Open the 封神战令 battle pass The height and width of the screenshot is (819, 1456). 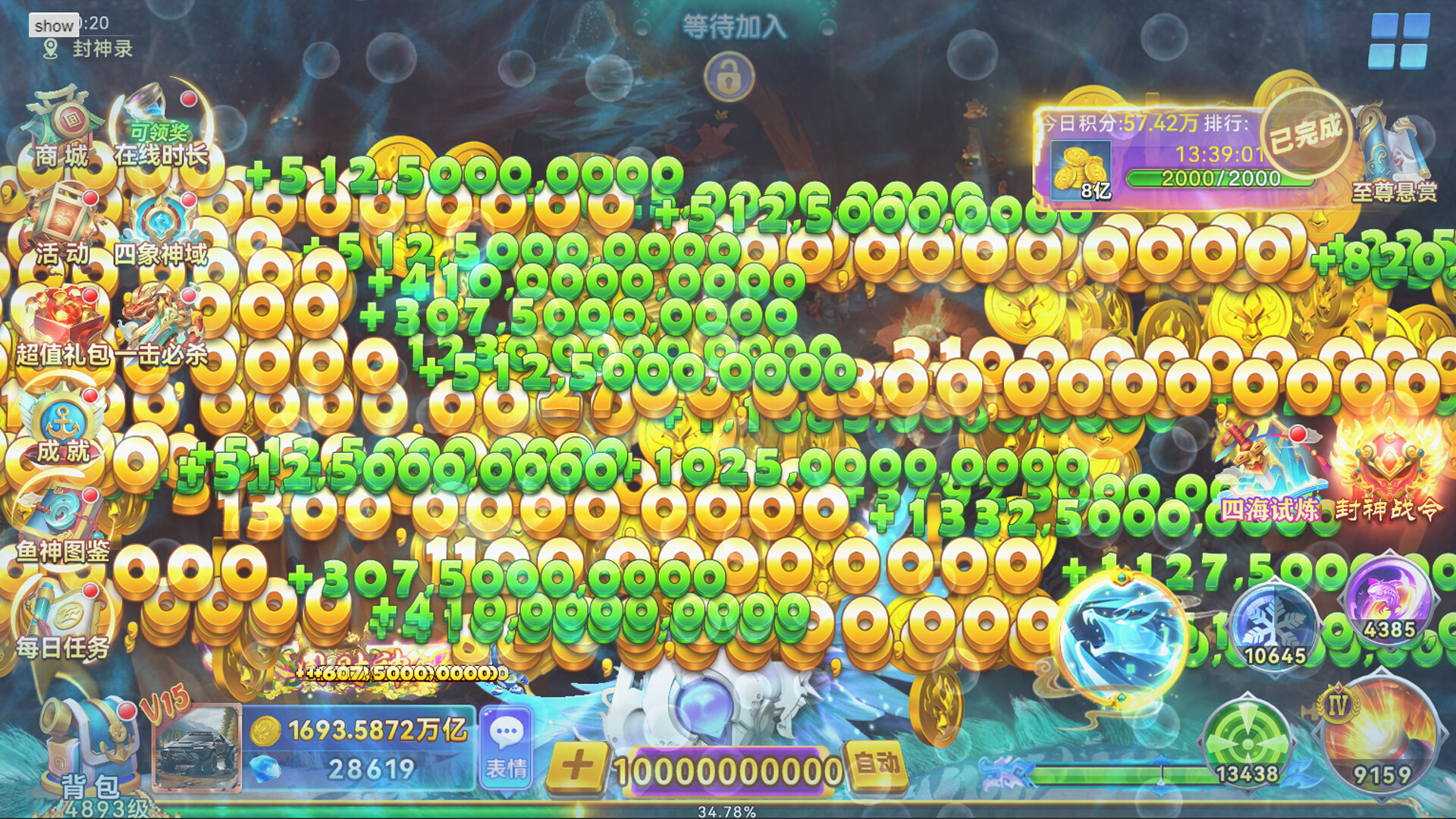point(1388,470)
